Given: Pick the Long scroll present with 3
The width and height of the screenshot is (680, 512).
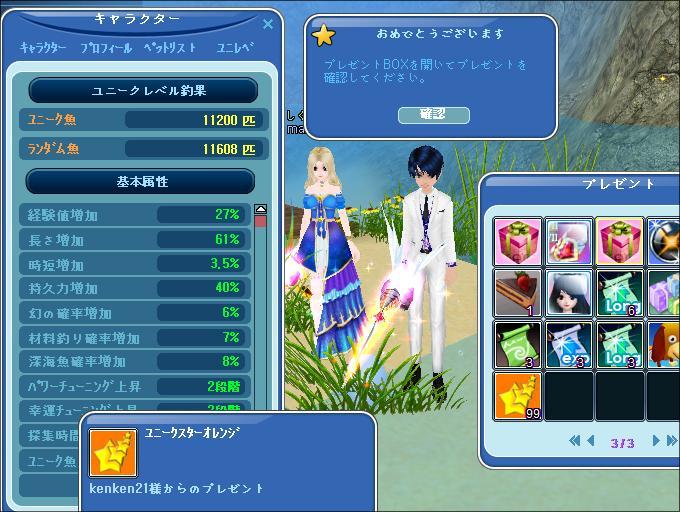Looking at the screenshot, I should [620, 345].
